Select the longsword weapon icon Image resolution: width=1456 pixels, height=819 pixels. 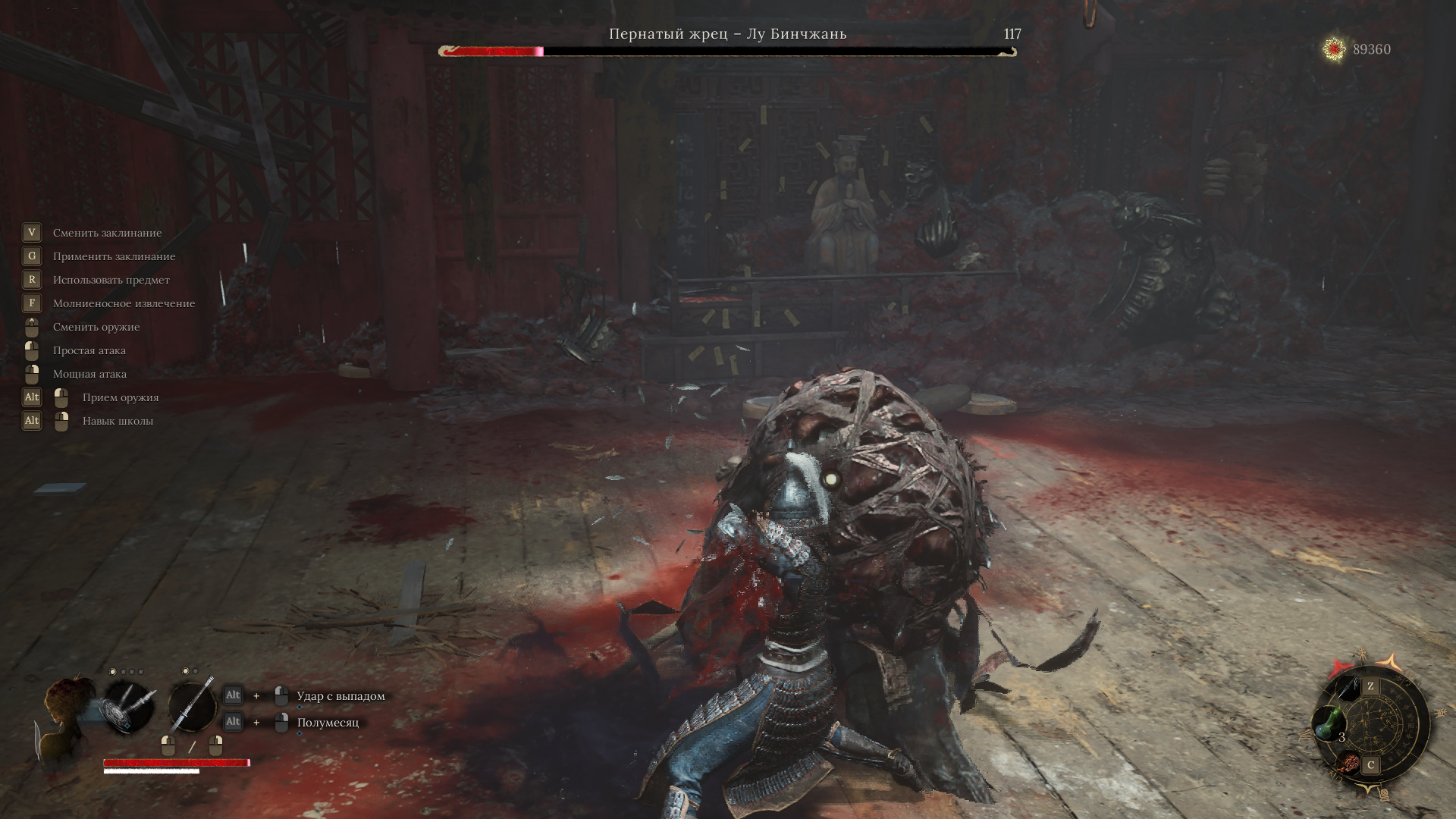point(191,707)
